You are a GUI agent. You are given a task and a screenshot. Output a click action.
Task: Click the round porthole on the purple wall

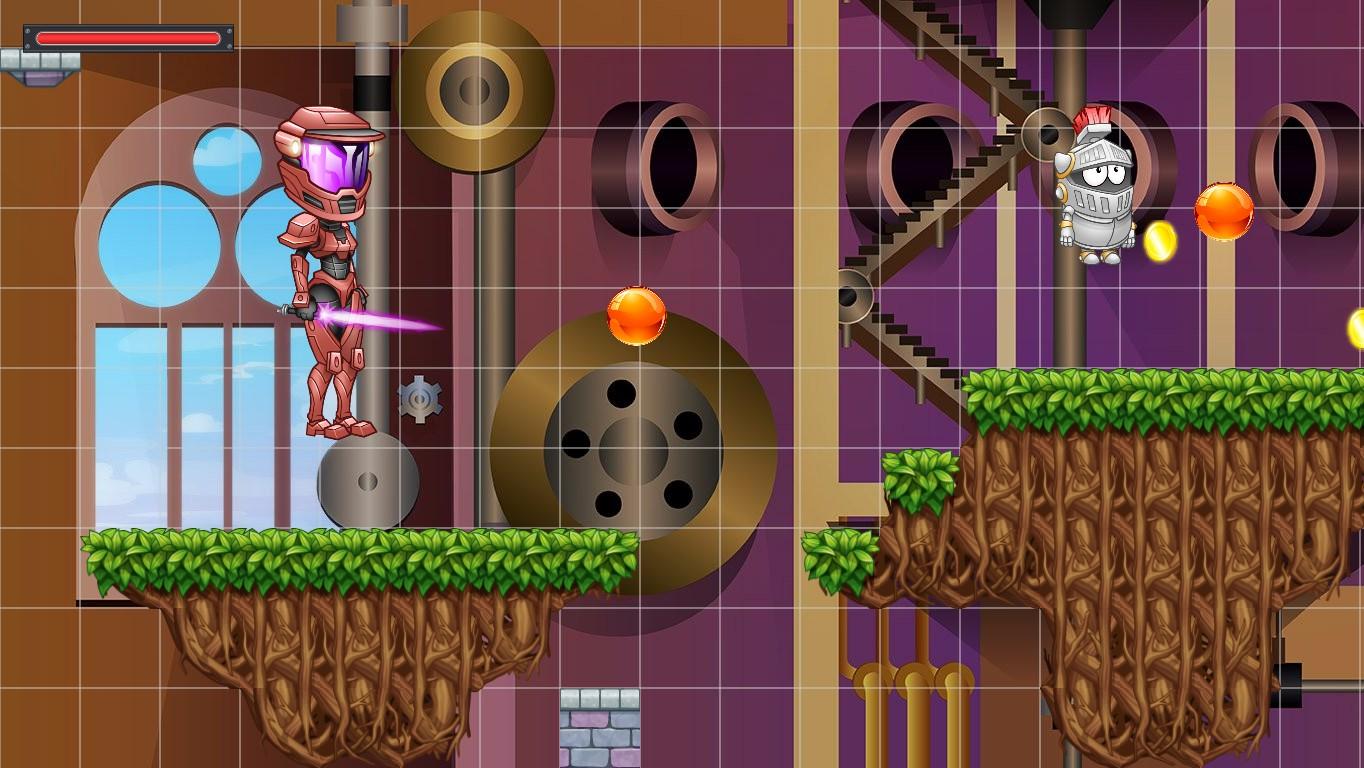(x=675, y=165)
